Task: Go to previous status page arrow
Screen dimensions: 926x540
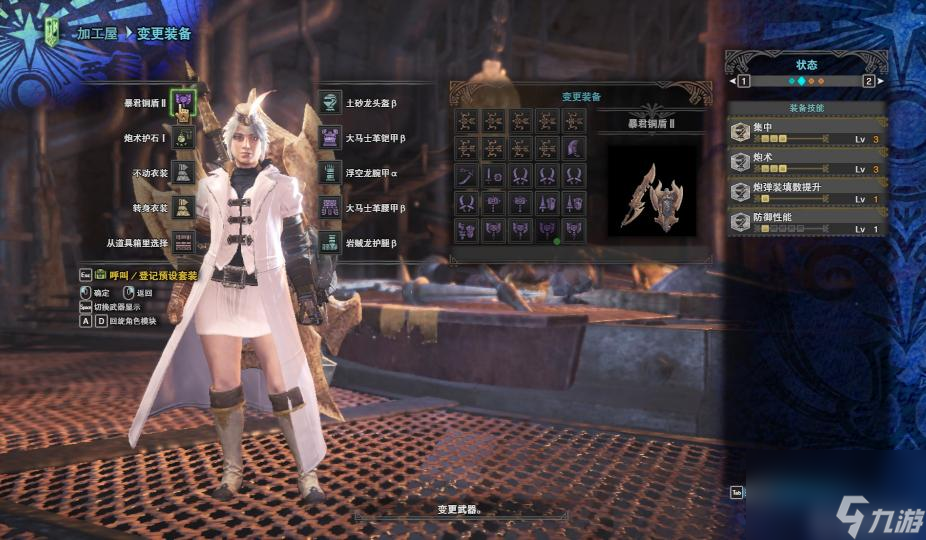Action: (745, 81)
